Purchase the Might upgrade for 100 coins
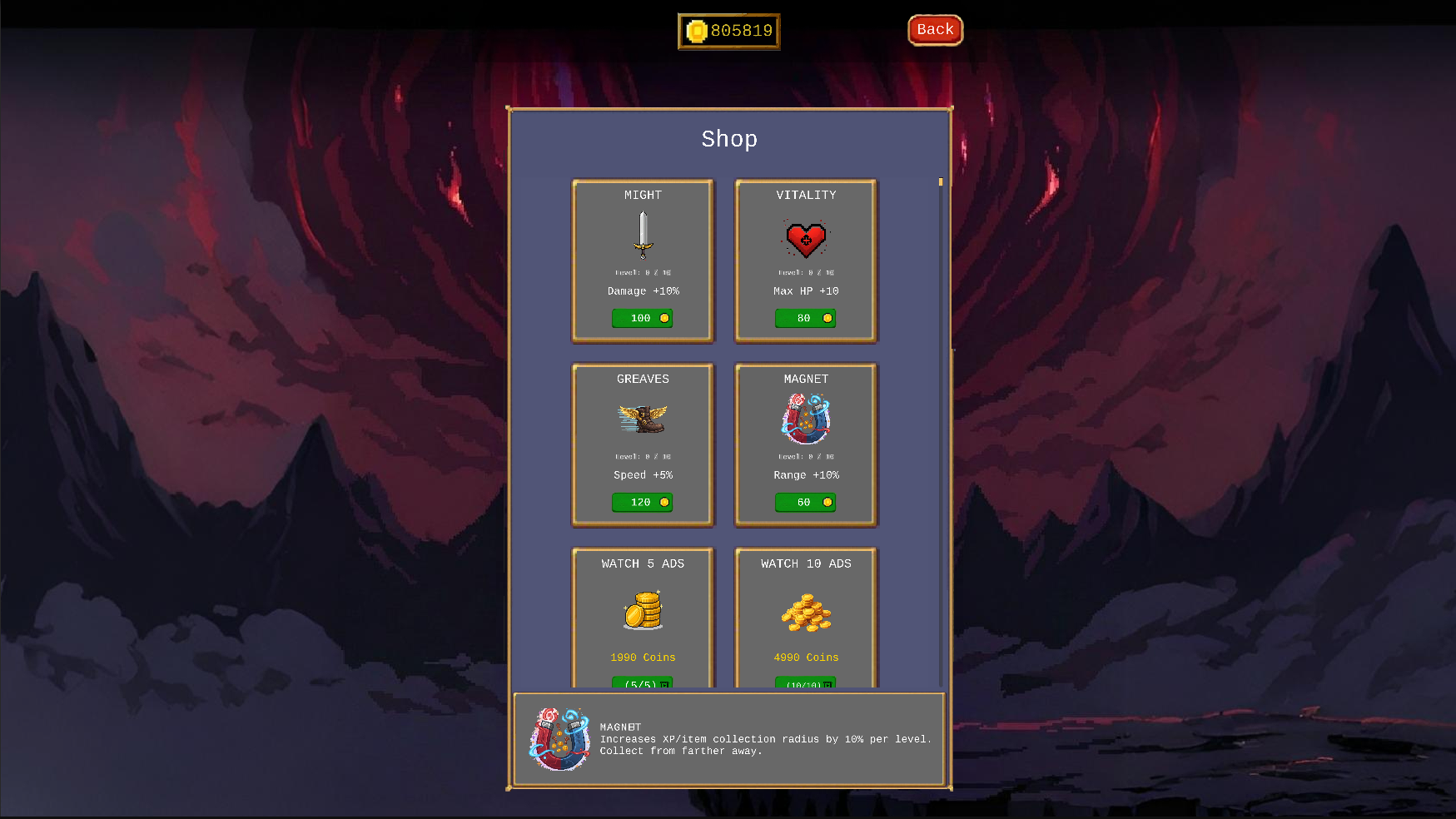This screenshot has height=819, width=1456. point(642,318)
